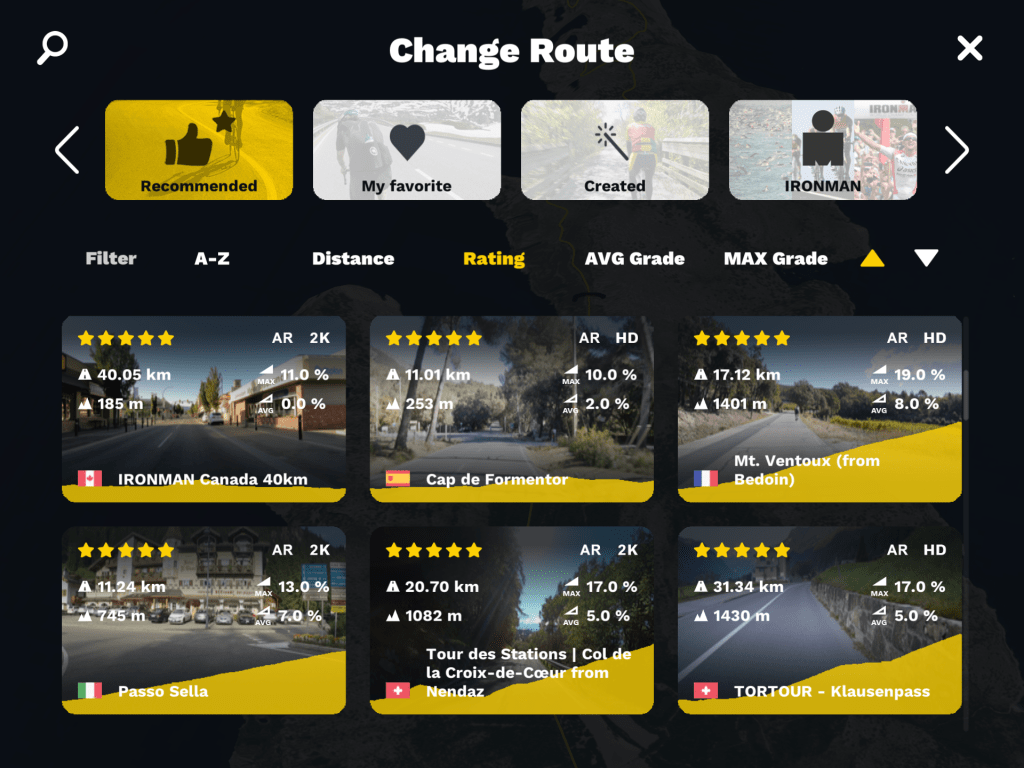Choose the IRONMAN category

(822, 150)
